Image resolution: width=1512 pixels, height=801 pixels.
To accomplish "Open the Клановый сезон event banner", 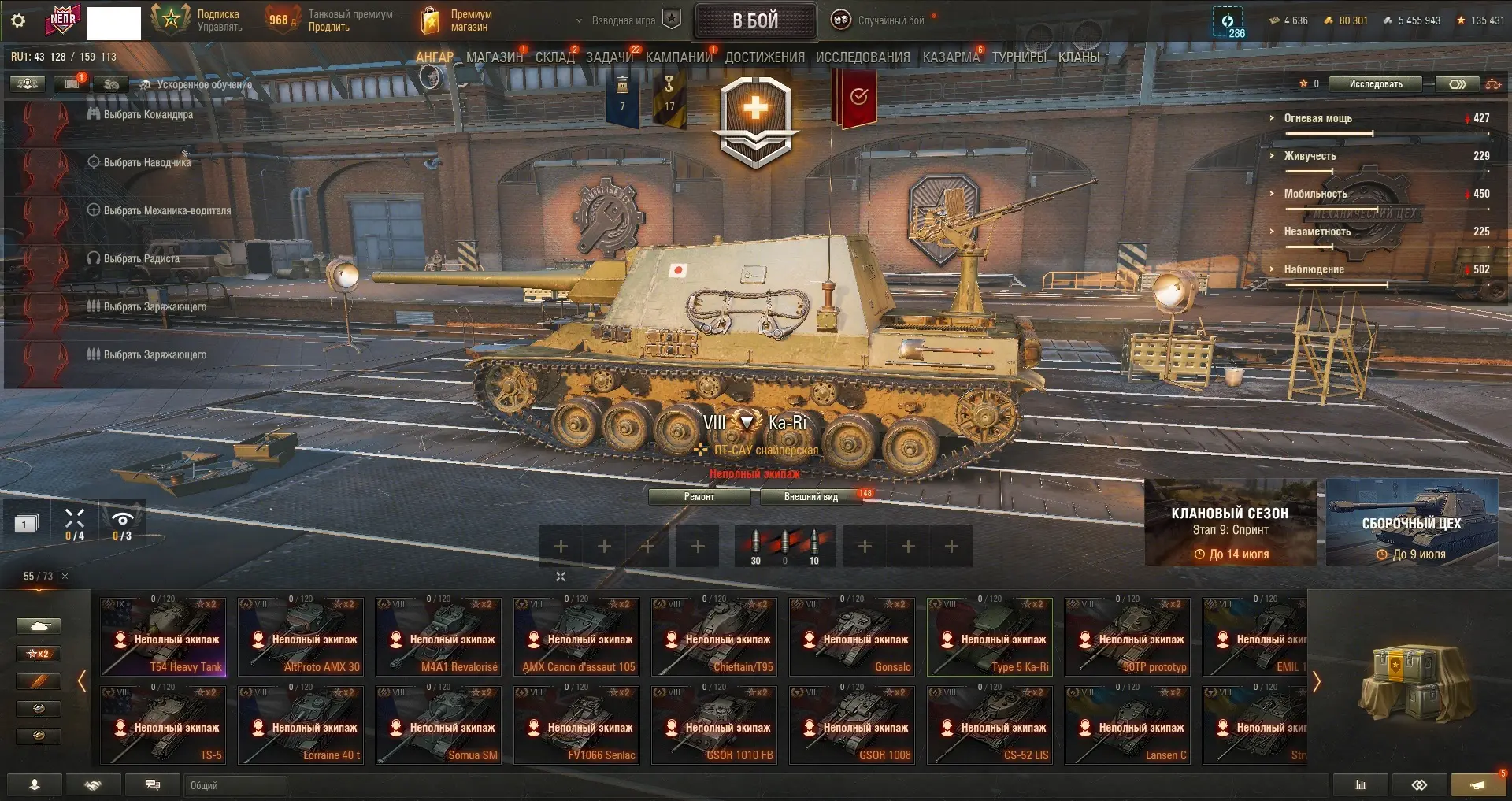I will click(x=1230, y=523).
